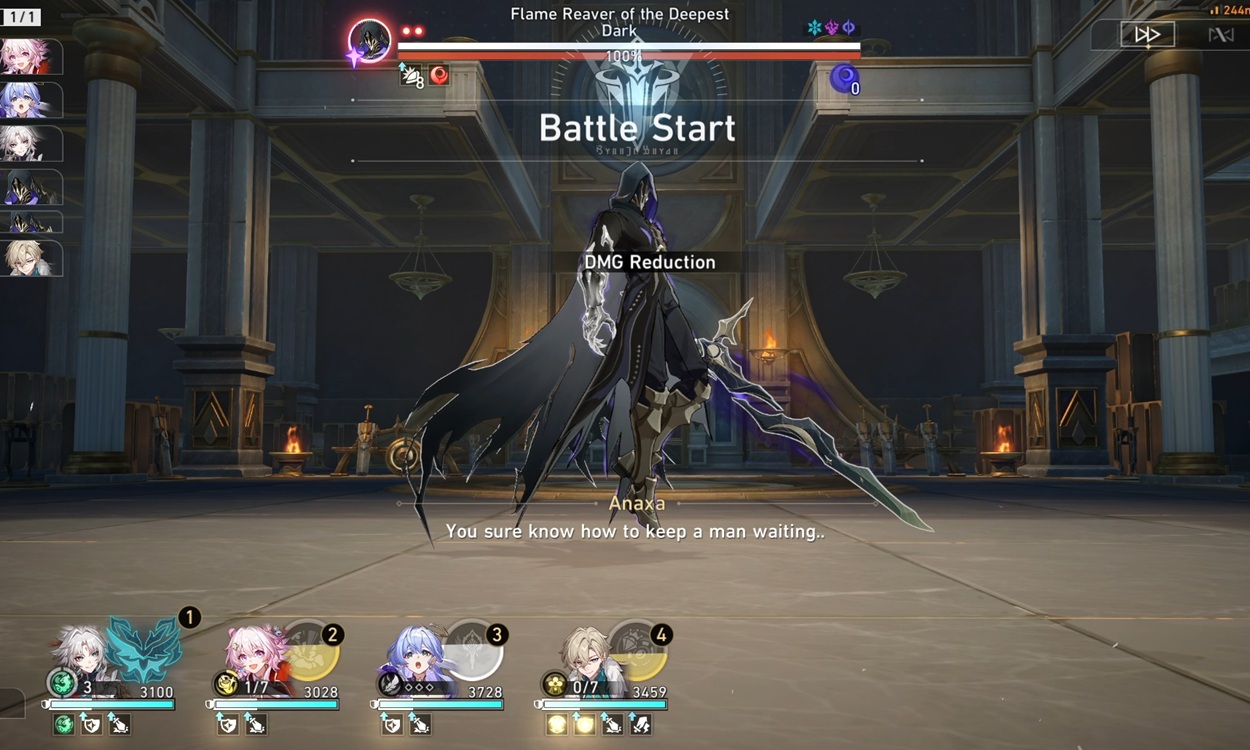This screenshot has width=1250, height=750.
Task: View the red orb buff under boss bar
Action: (438, 75)
